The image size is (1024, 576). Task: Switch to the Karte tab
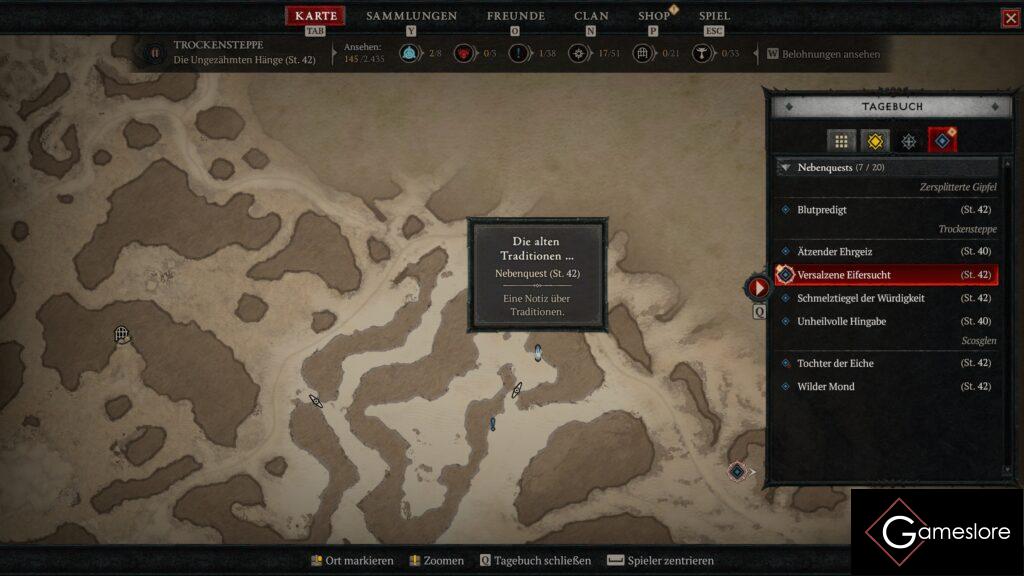315,16
